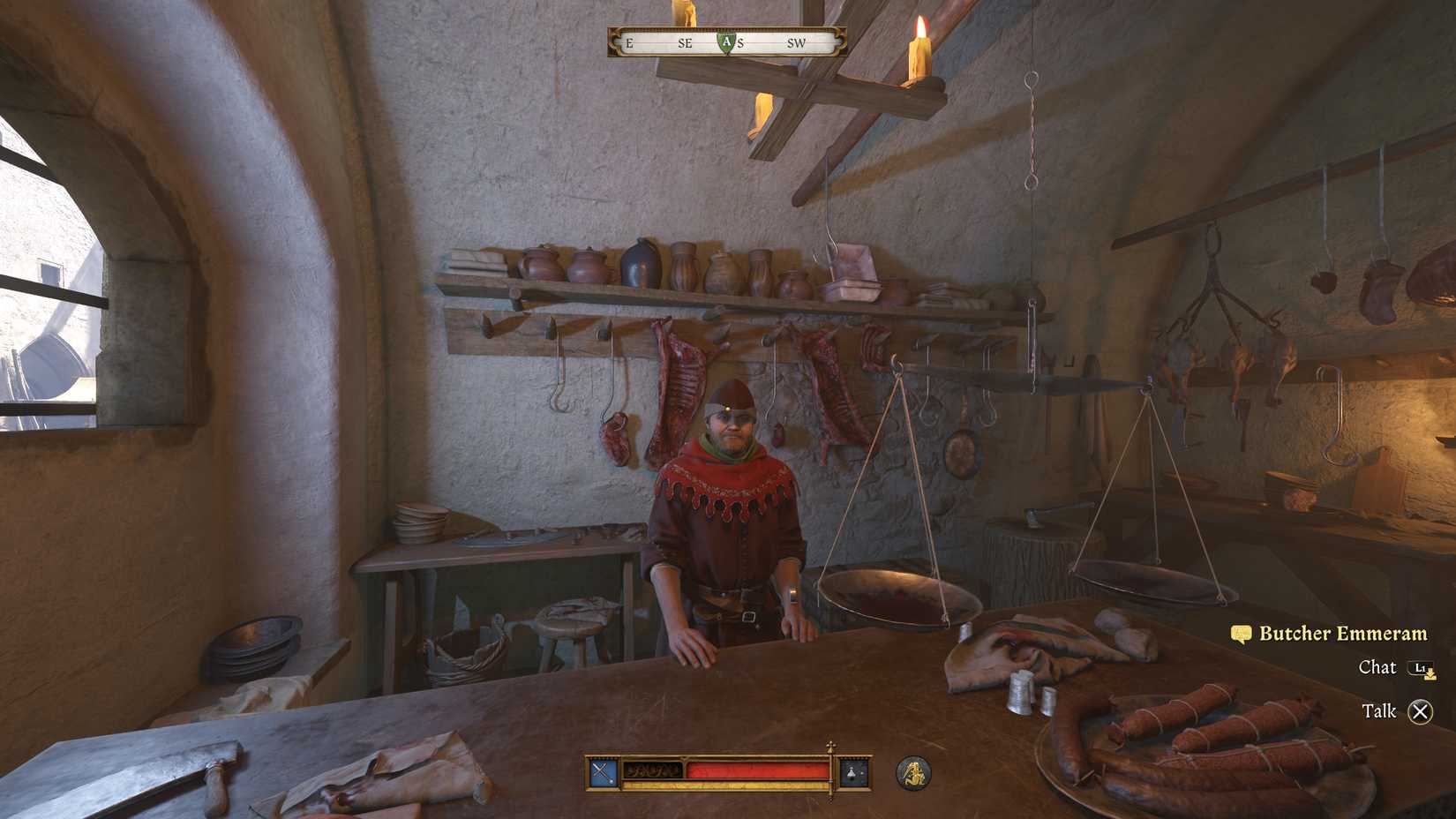Viewport: 1456px width, 819px height.
Task: Click the decorative crest above the health bar
Action: [829, 746]
